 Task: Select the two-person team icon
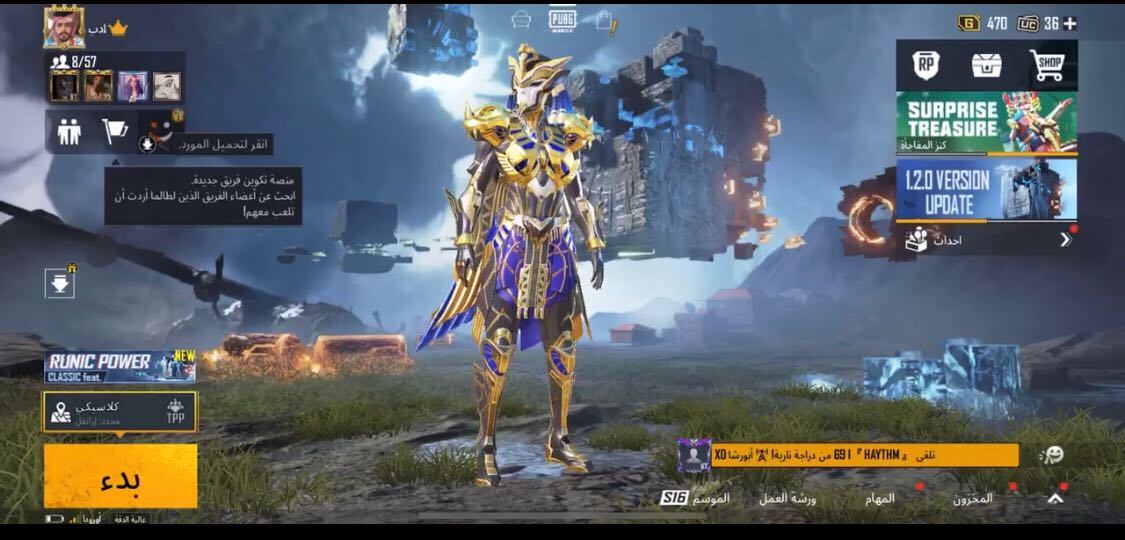click(x=69, y=132)
